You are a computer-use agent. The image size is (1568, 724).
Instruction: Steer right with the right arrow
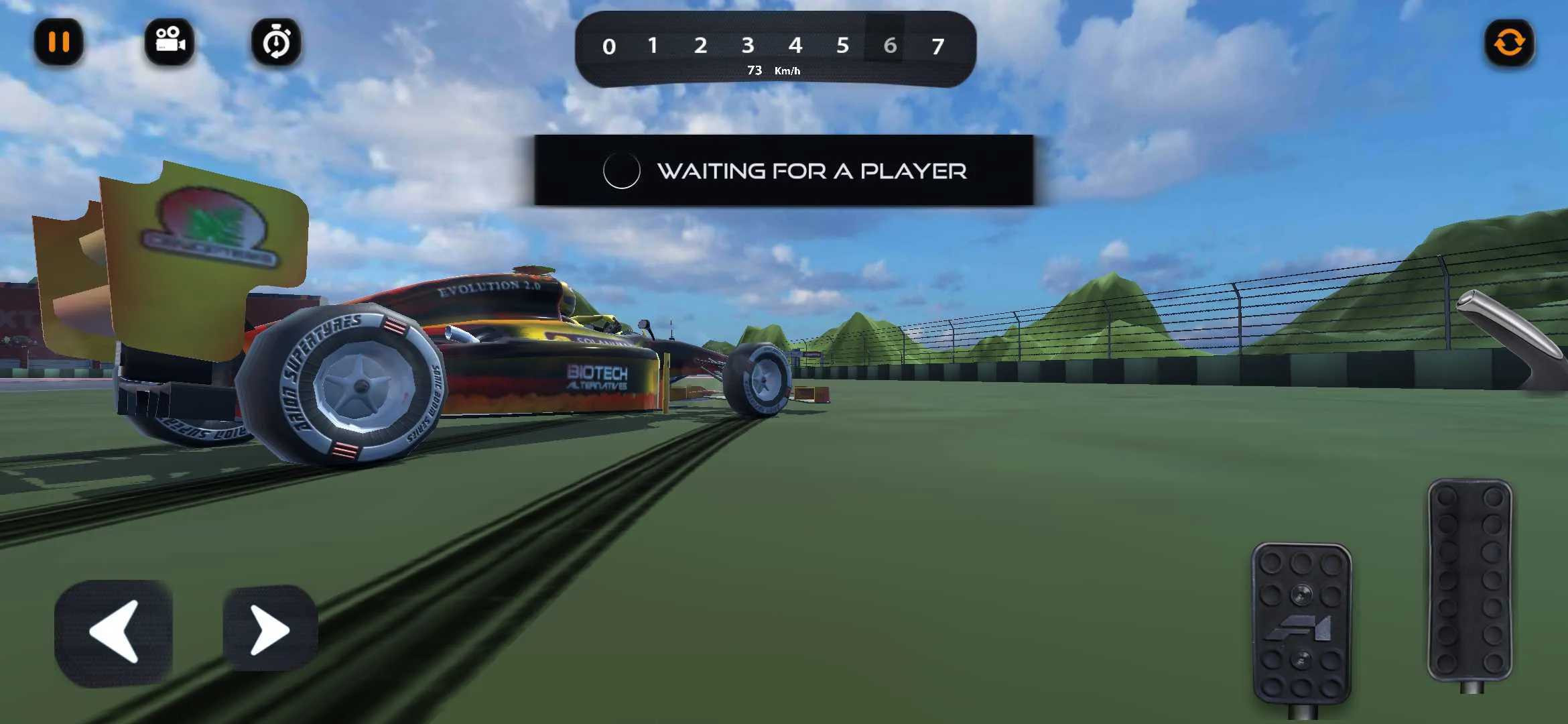click(x=269, y=629)
